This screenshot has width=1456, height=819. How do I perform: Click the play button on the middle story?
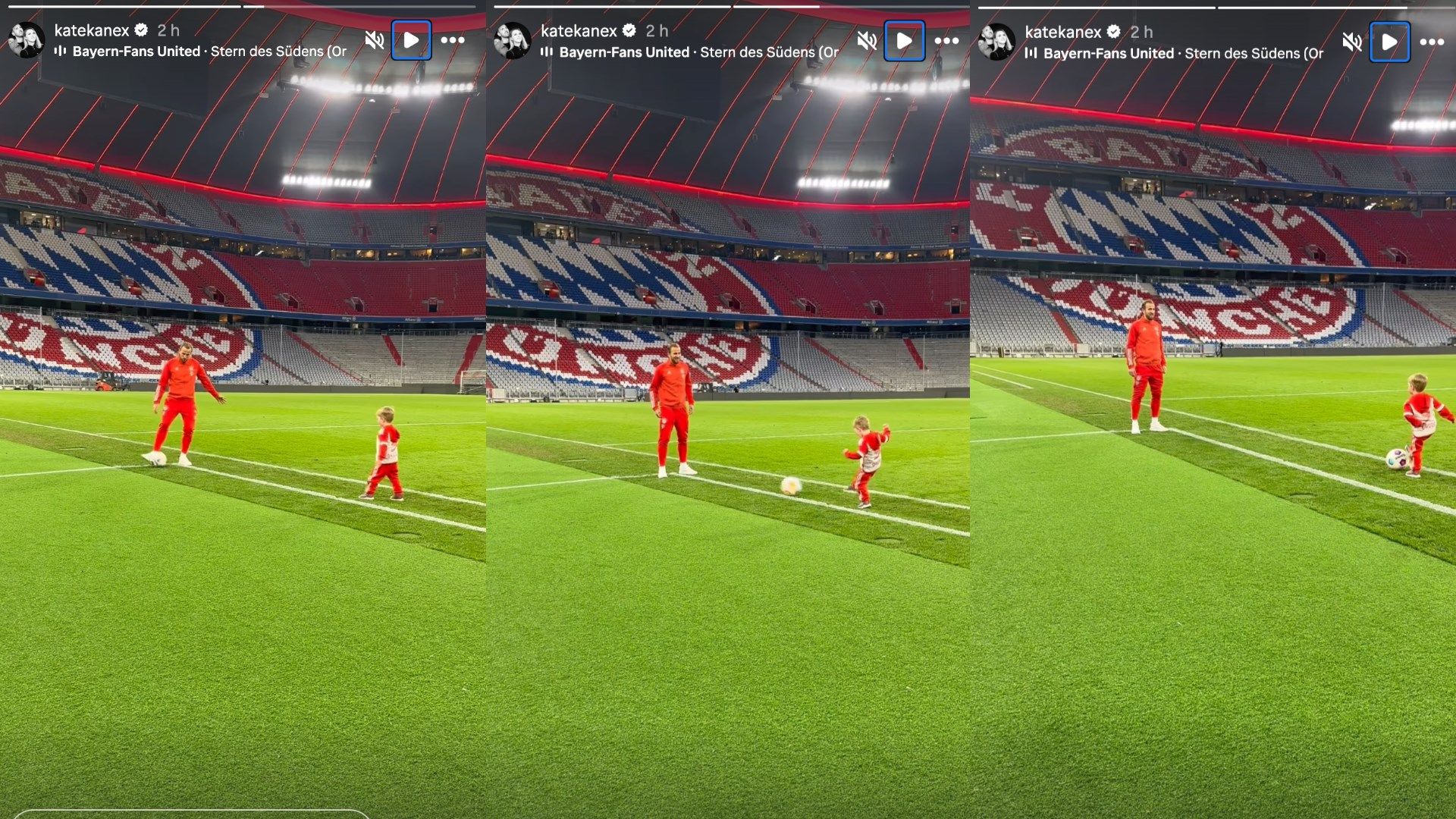pos(904,42)
